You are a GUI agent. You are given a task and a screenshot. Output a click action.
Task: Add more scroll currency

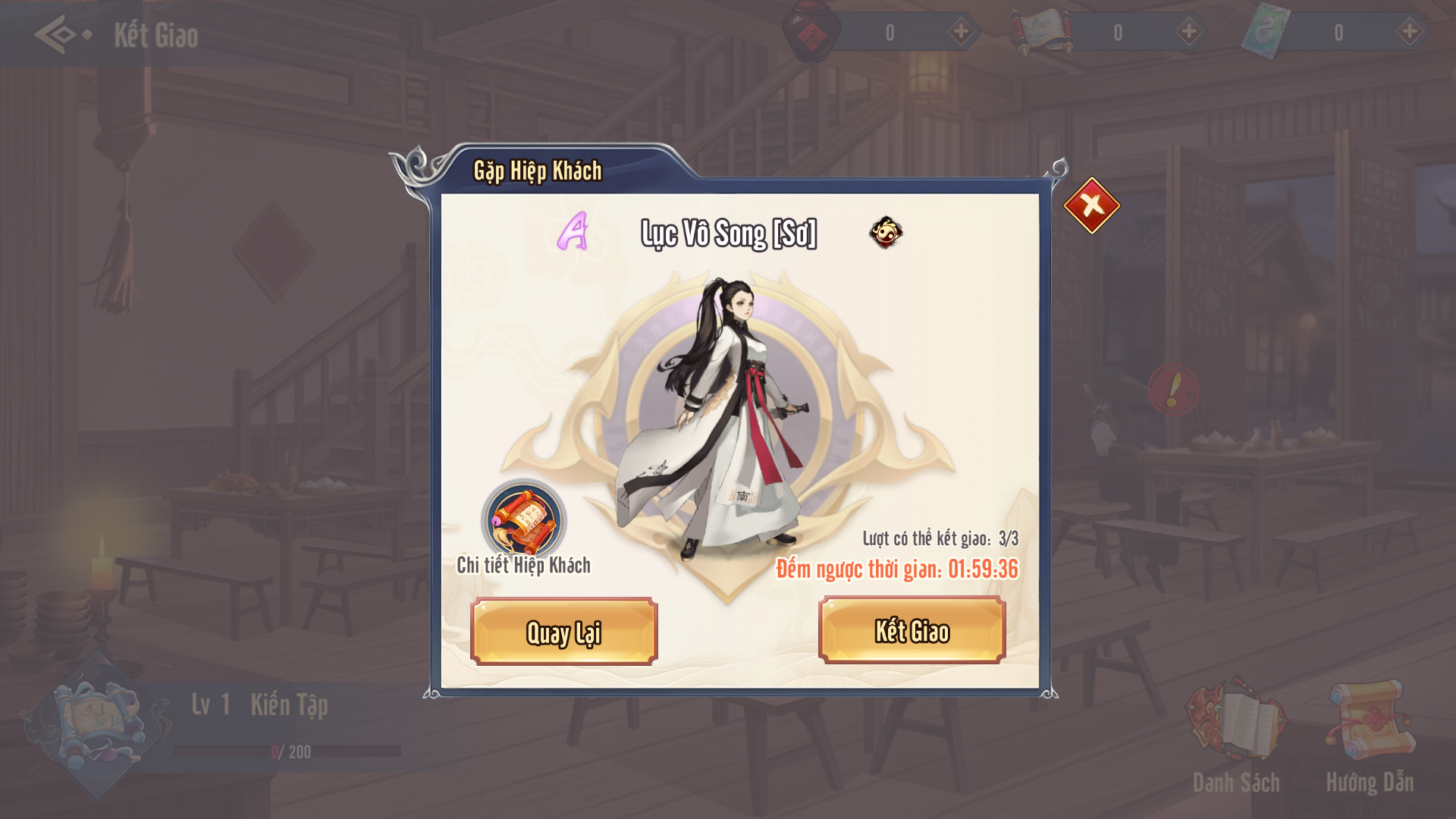1188,32
